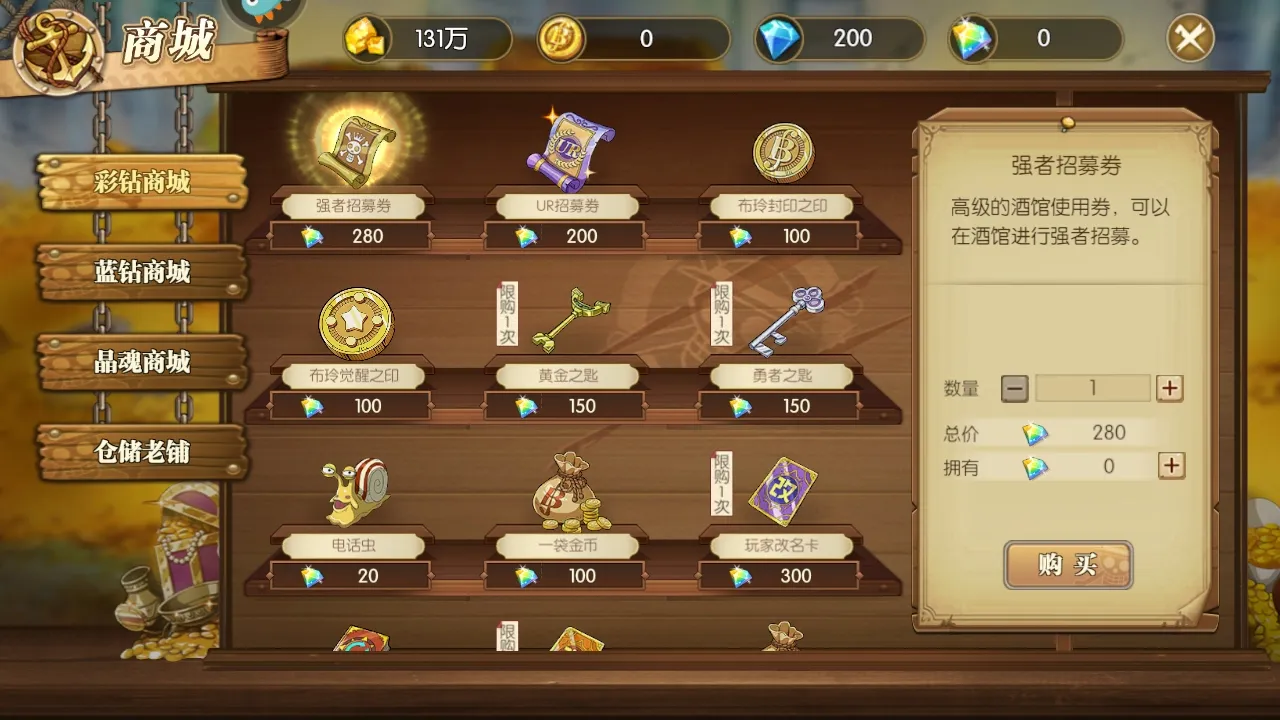Image resolution: width=1280 pixels, height=720 pixels.
Task: Open the 晶魂商城 section
Action: (x=140, y=362)
